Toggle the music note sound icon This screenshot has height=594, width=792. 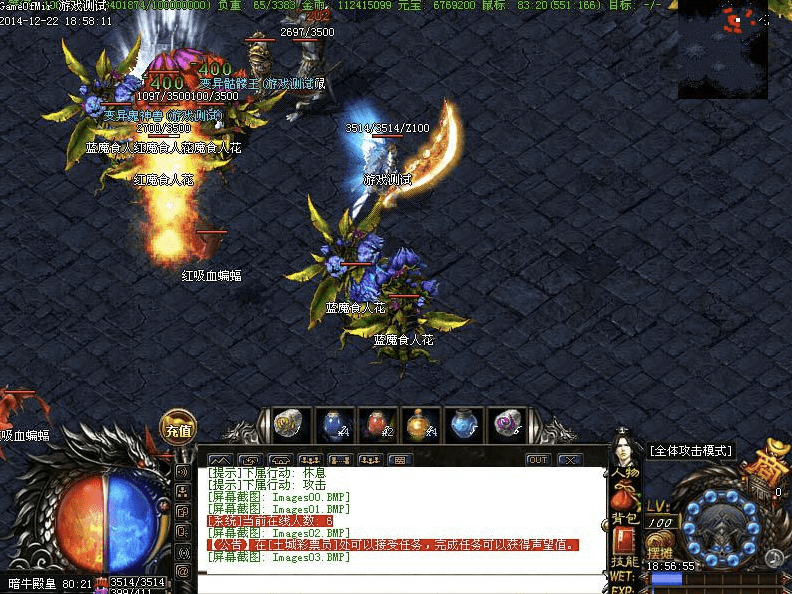tap(773, 557)
